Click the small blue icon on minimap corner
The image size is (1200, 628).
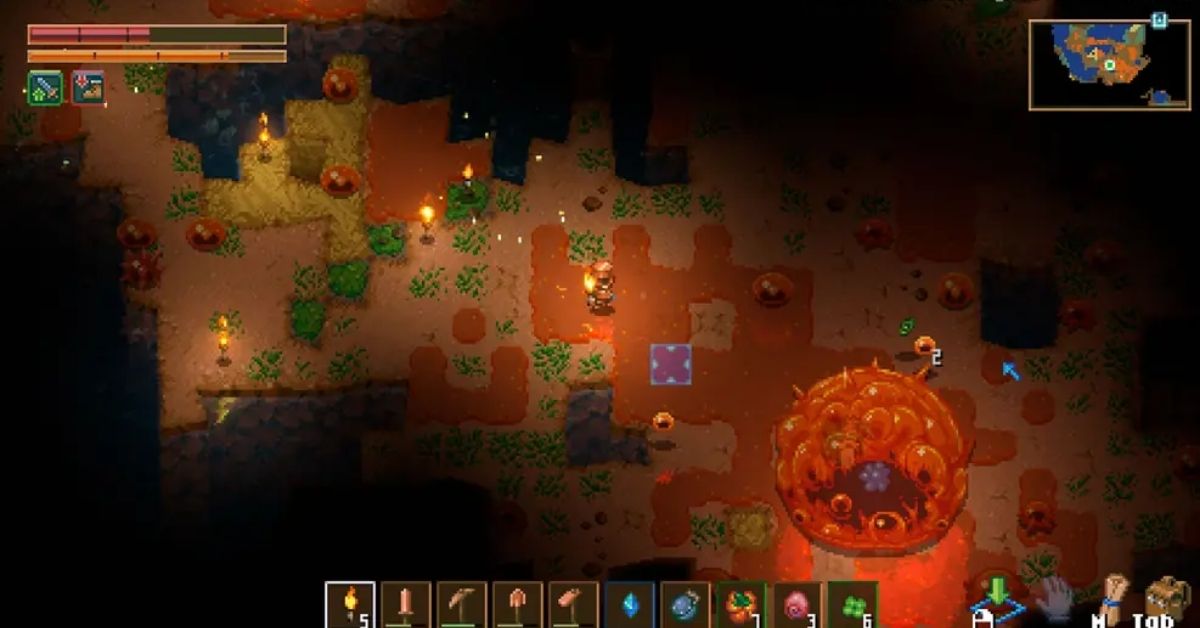pos(1159,20)
